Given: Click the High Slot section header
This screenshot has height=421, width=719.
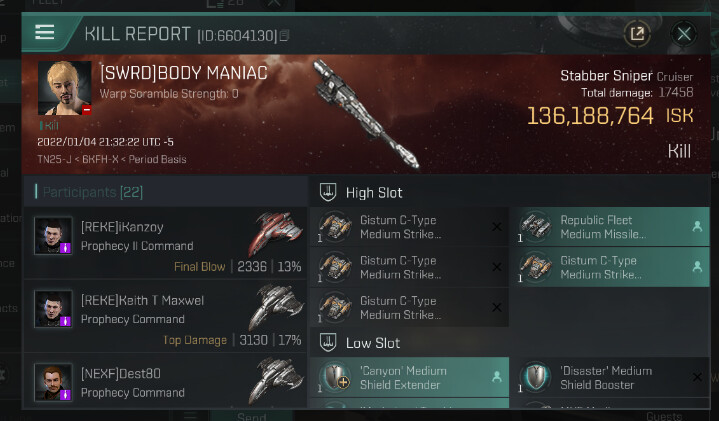Looking at the screenshot, I should coord(373,192).
